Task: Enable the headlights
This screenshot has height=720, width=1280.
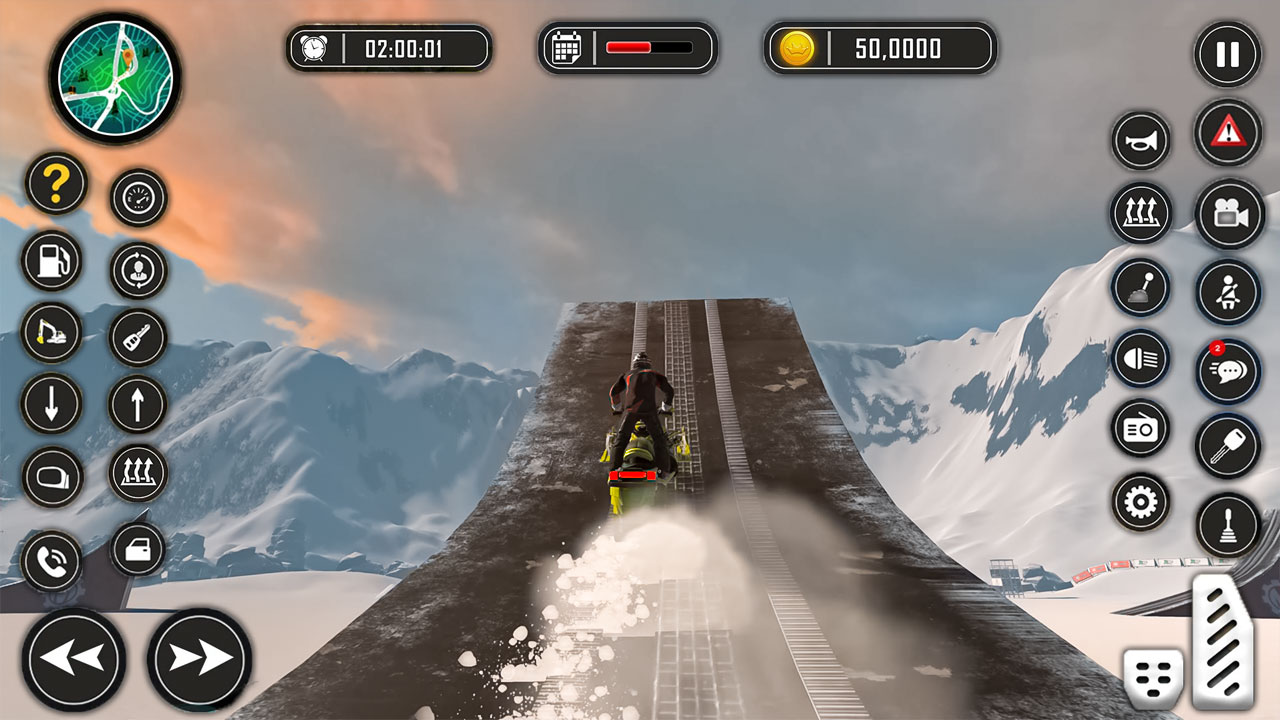Action: pyautogui.click(x=1140, y=359)
